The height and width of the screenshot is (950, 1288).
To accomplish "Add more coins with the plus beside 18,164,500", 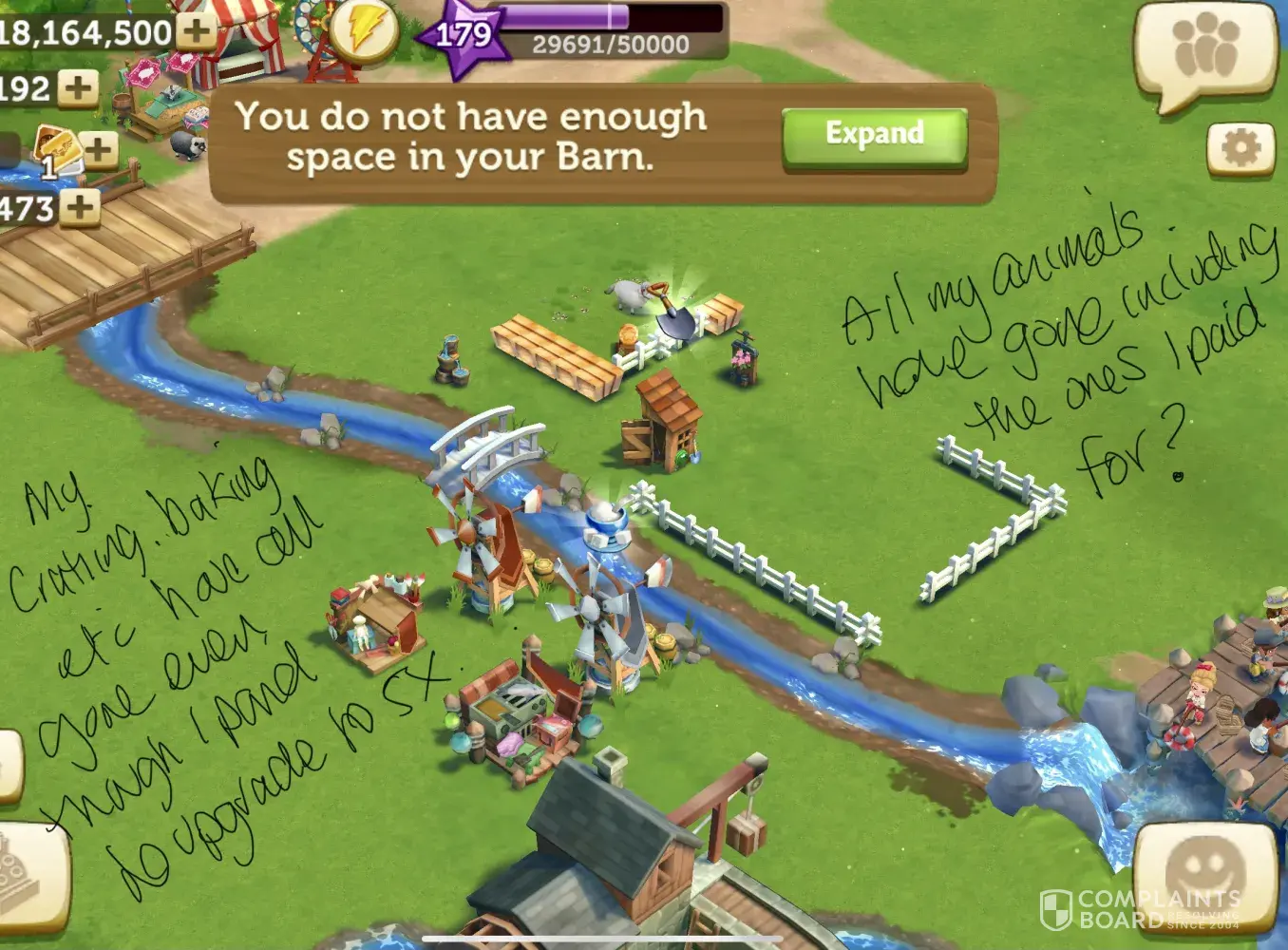I will (197, 29).
